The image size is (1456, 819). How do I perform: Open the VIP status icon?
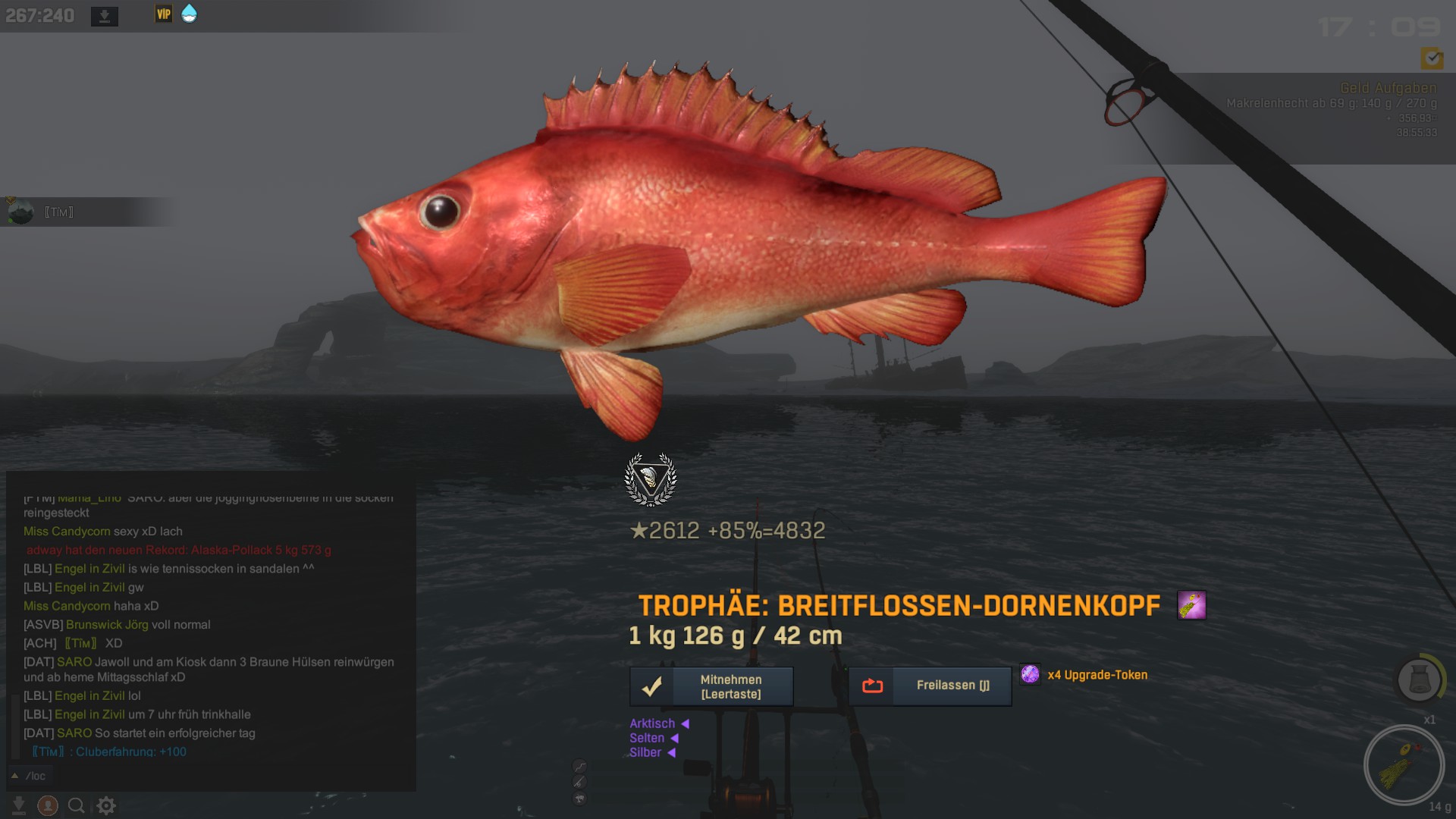tap(163, 14)
